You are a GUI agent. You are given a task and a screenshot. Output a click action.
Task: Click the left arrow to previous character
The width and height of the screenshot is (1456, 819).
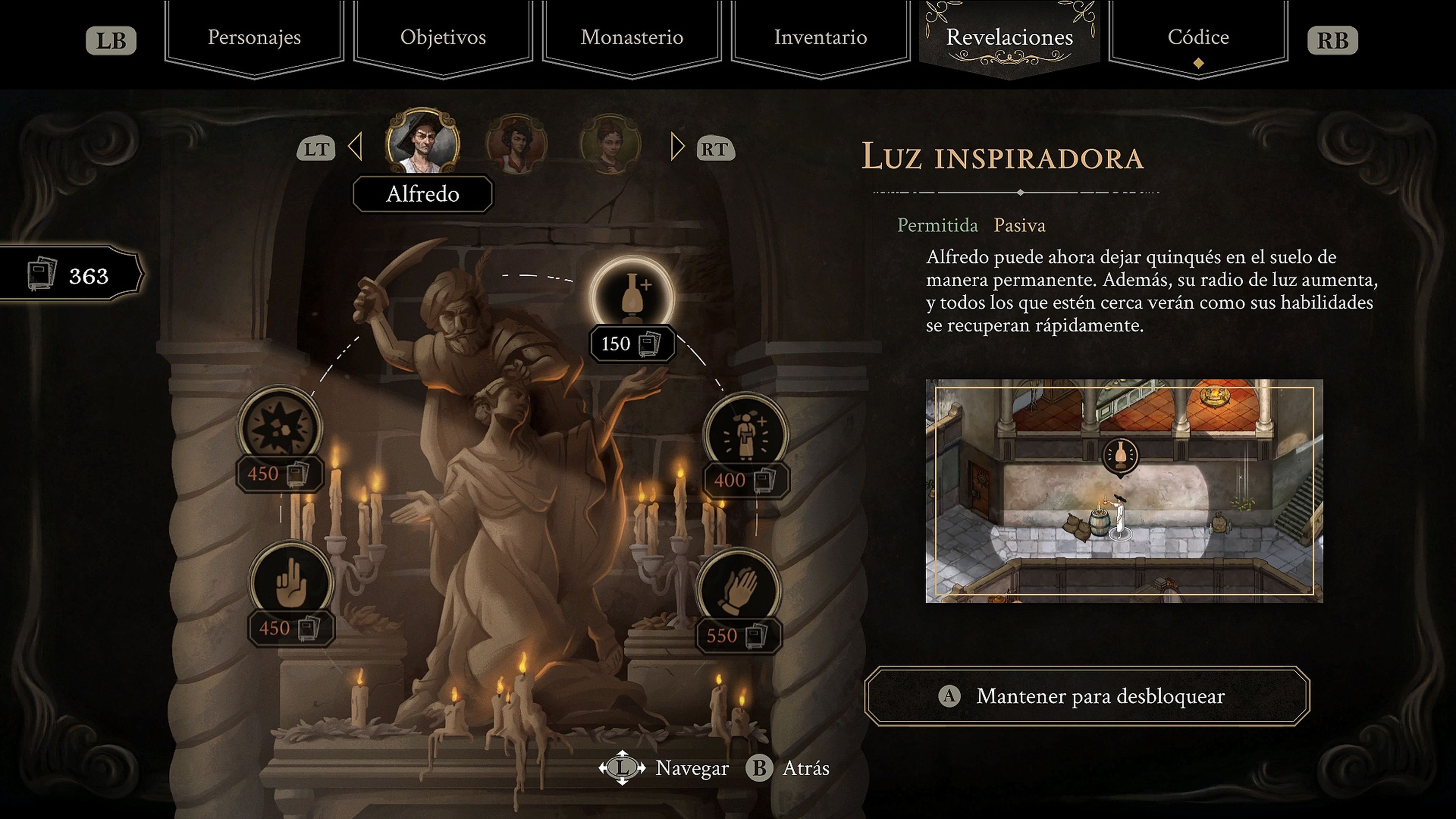click(356, 147)
